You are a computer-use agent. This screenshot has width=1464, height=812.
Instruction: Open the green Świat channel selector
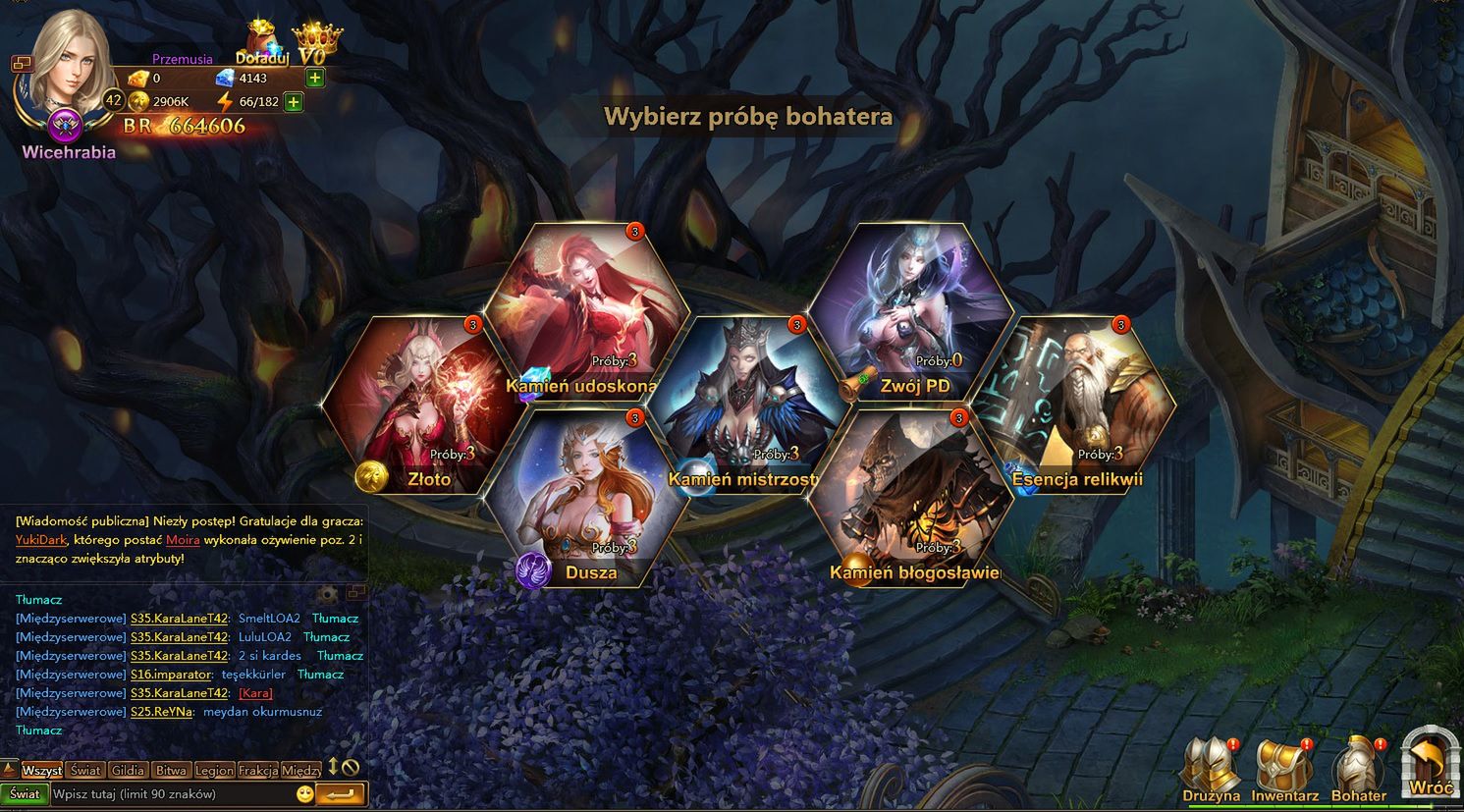pos(25,793)
